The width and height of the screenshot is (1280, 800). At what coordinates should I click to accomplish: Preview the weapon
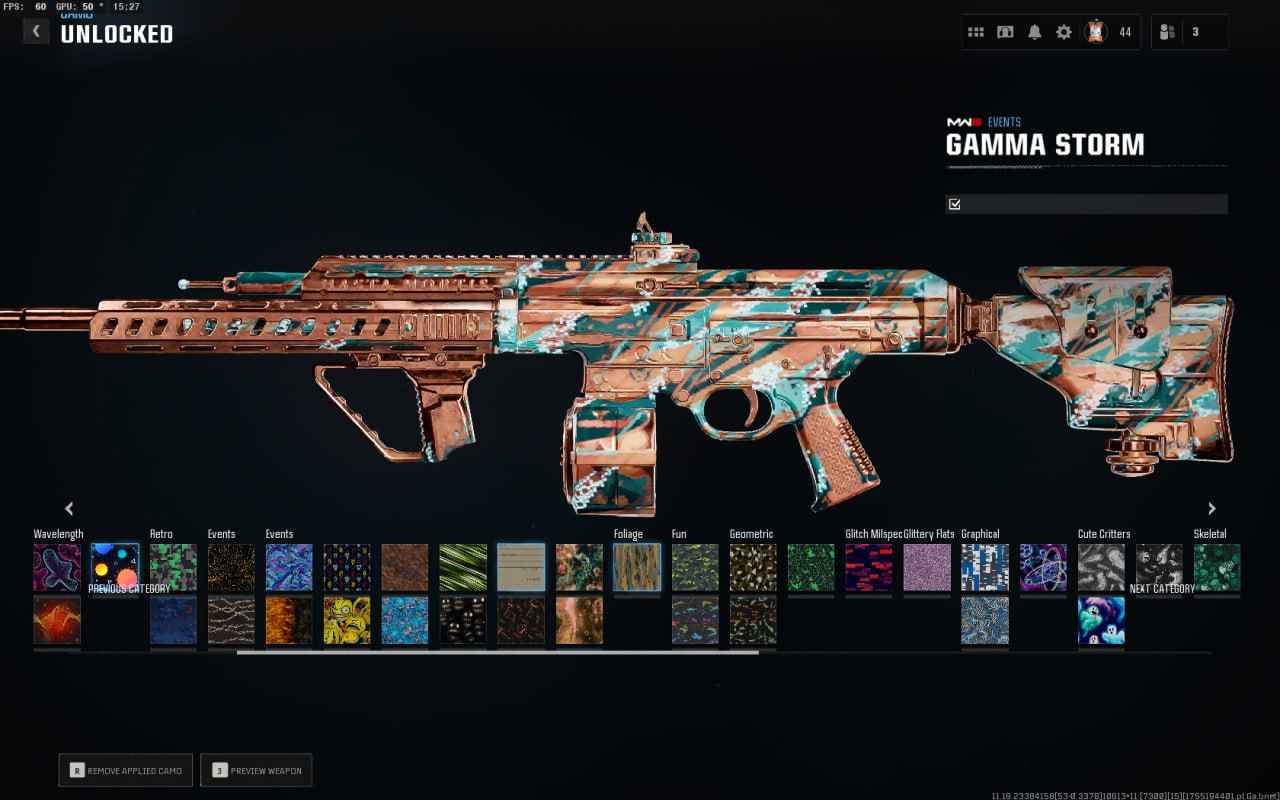256,770
